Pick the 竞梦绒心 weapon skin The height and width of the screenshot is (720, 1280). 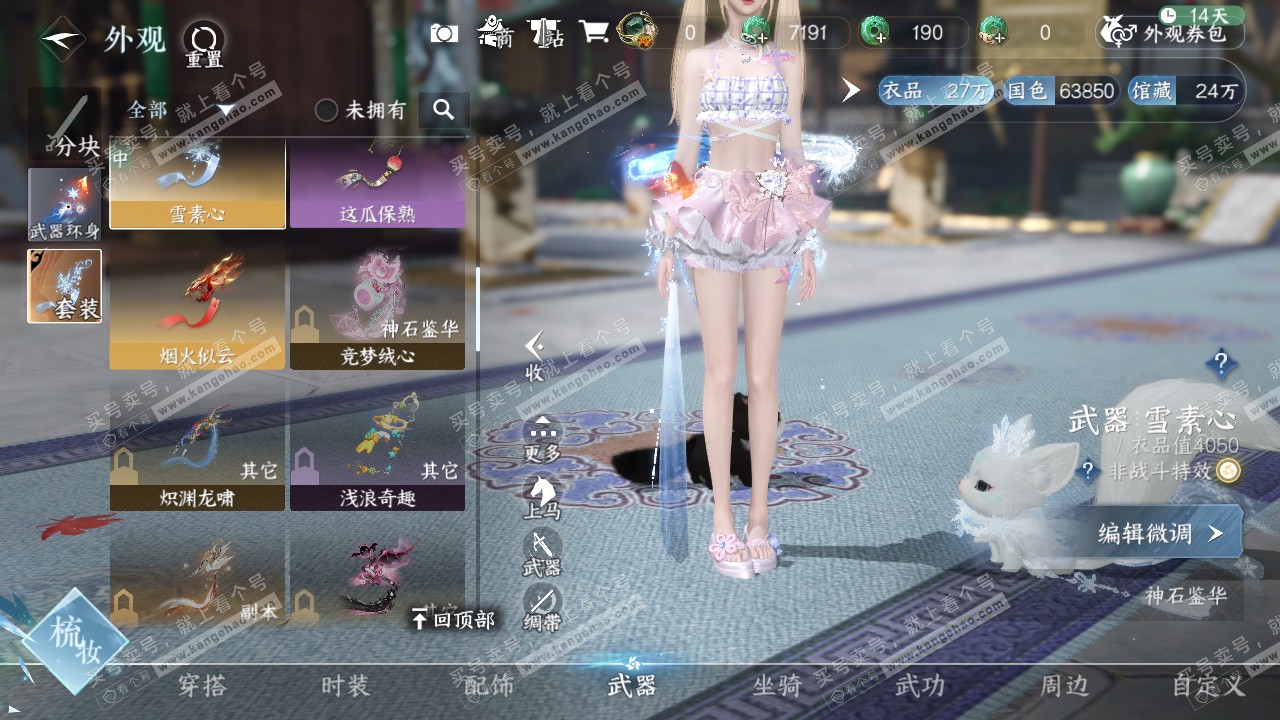click(x=377, y=310)
